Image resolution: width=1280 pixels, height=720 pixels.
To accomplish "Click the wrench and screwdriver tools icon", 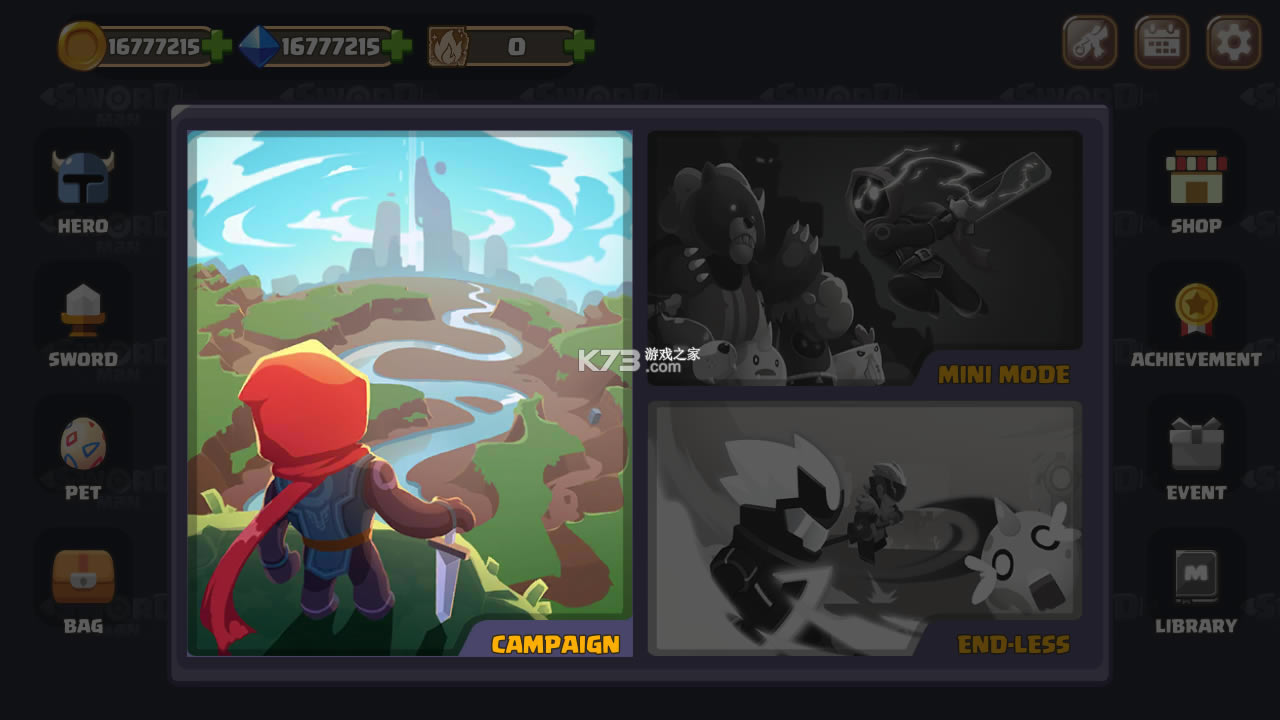I will [x=1089, y=43].
